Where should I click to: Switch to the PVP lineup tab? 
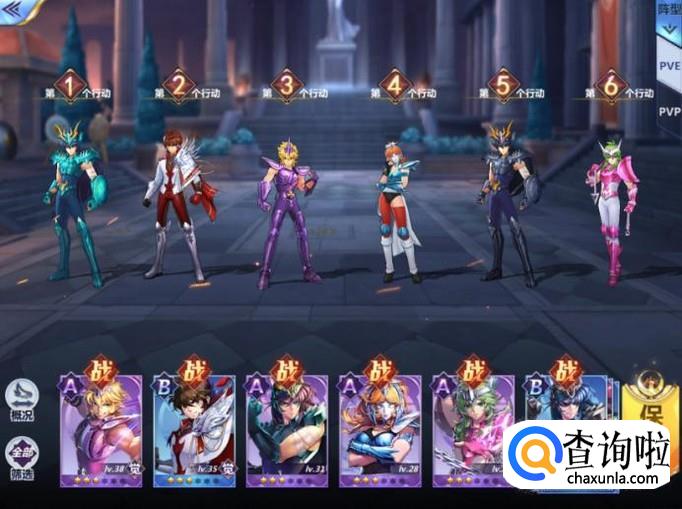pos(668,111)
